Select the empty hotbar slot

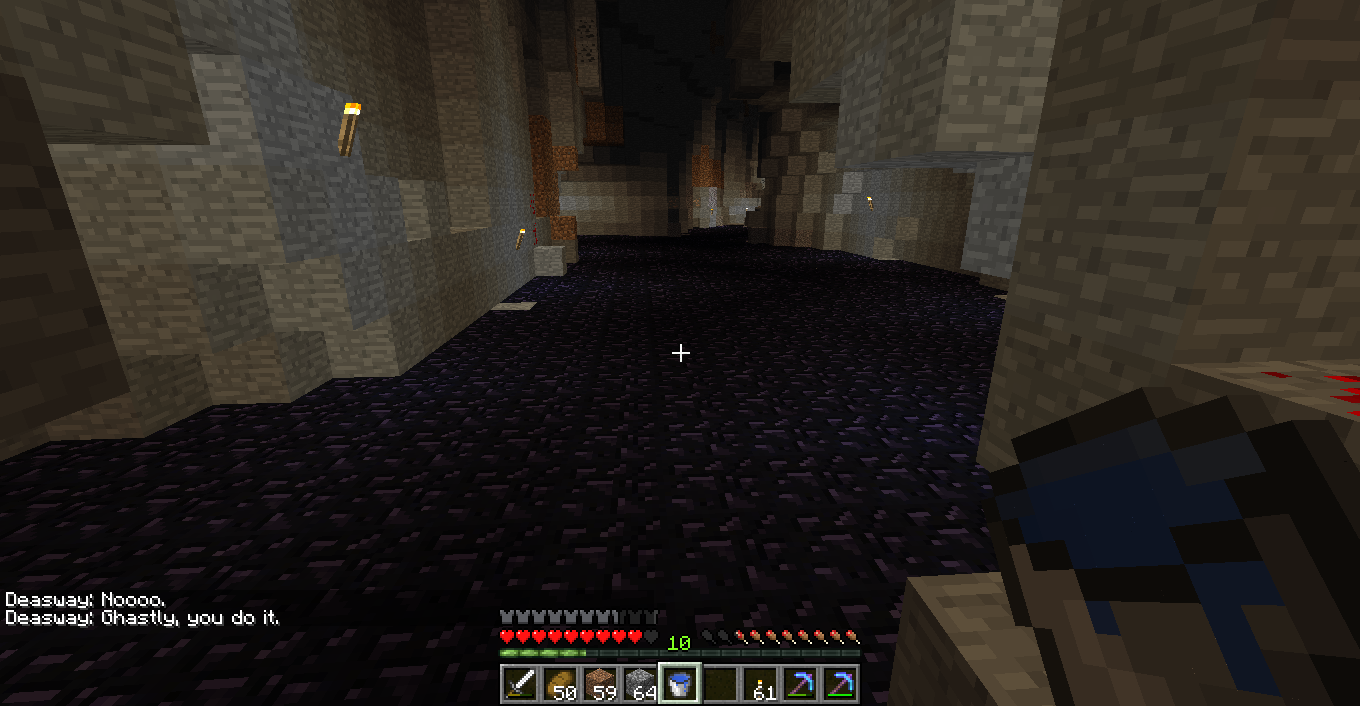(x=719, y=684)
